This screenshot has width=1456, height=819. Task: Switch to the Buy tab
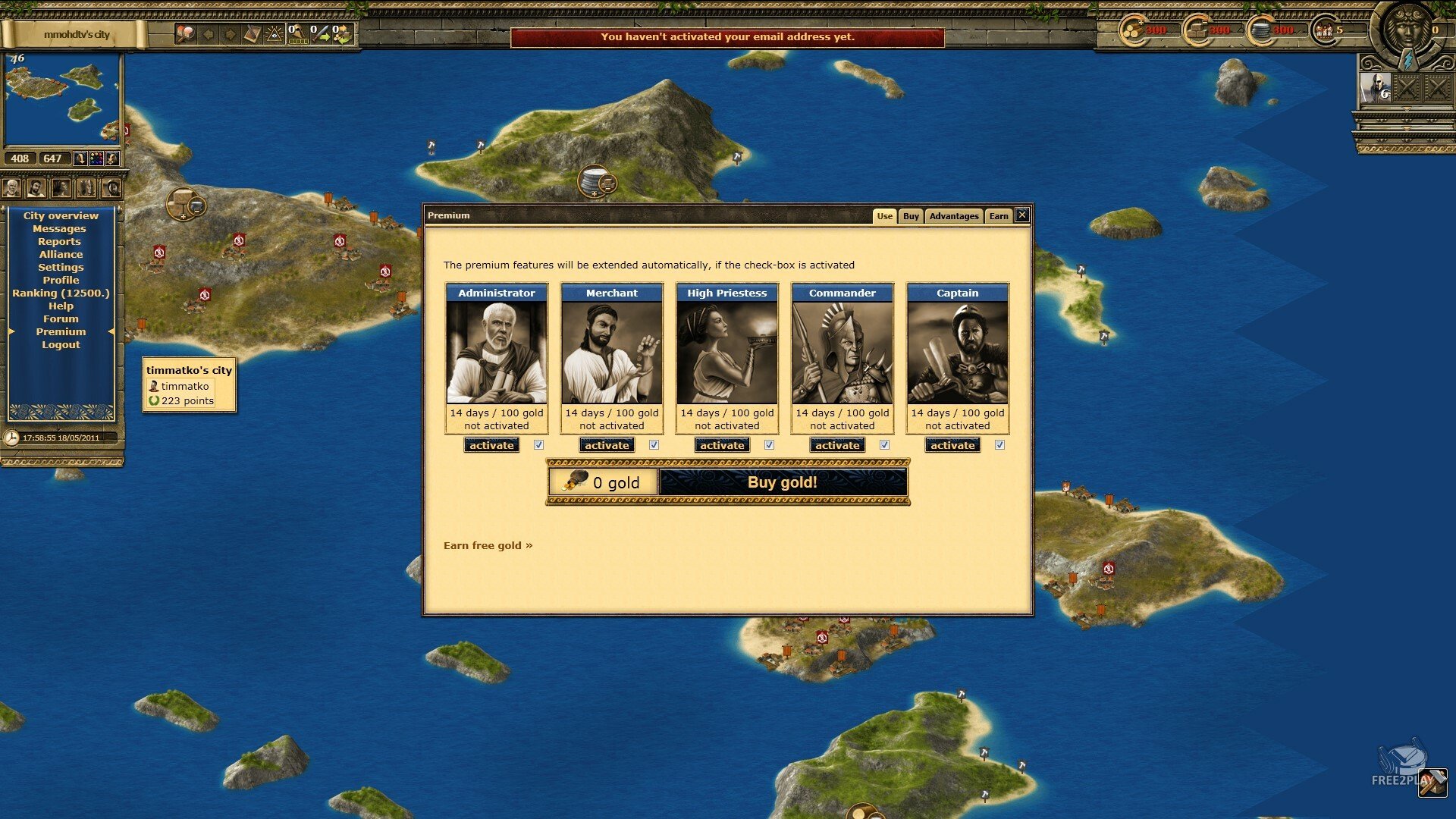tap(911, 216)
